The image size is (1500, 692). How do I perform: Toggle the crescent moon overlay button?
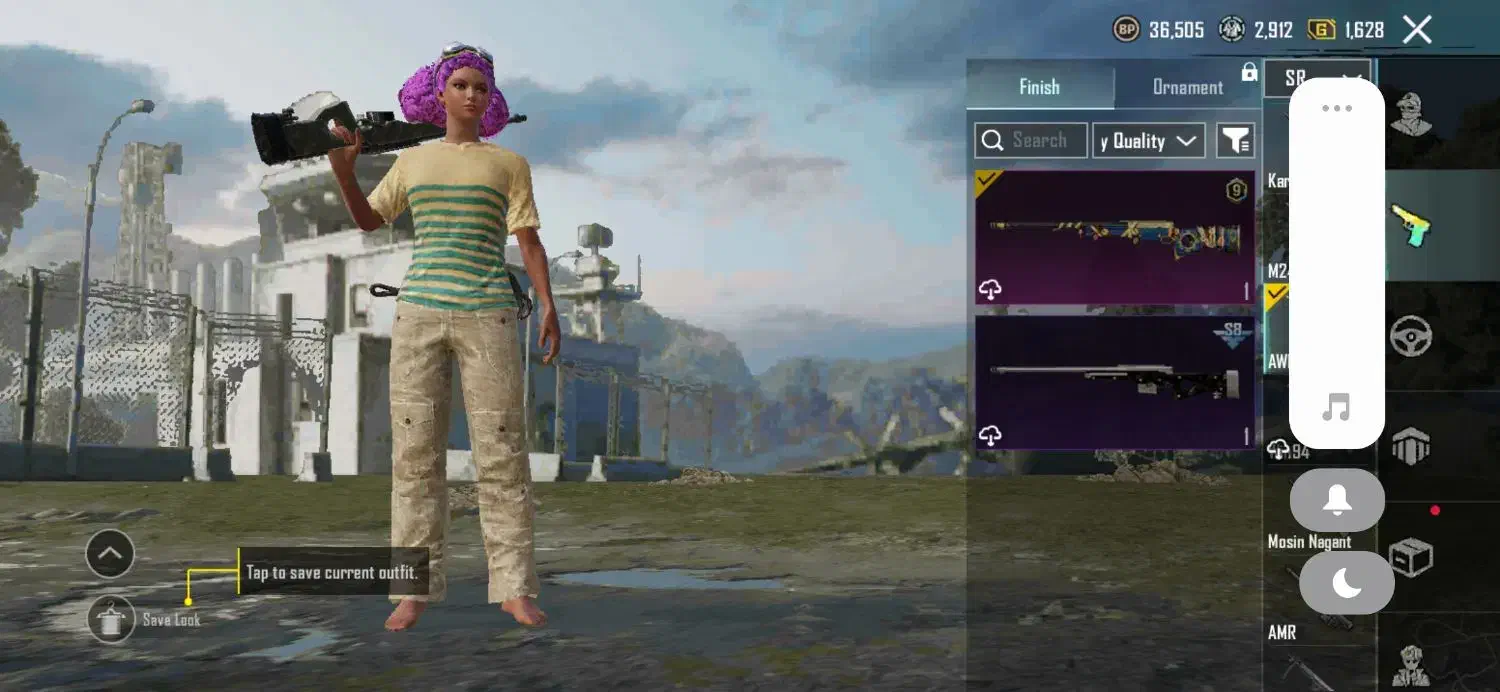1346,583
